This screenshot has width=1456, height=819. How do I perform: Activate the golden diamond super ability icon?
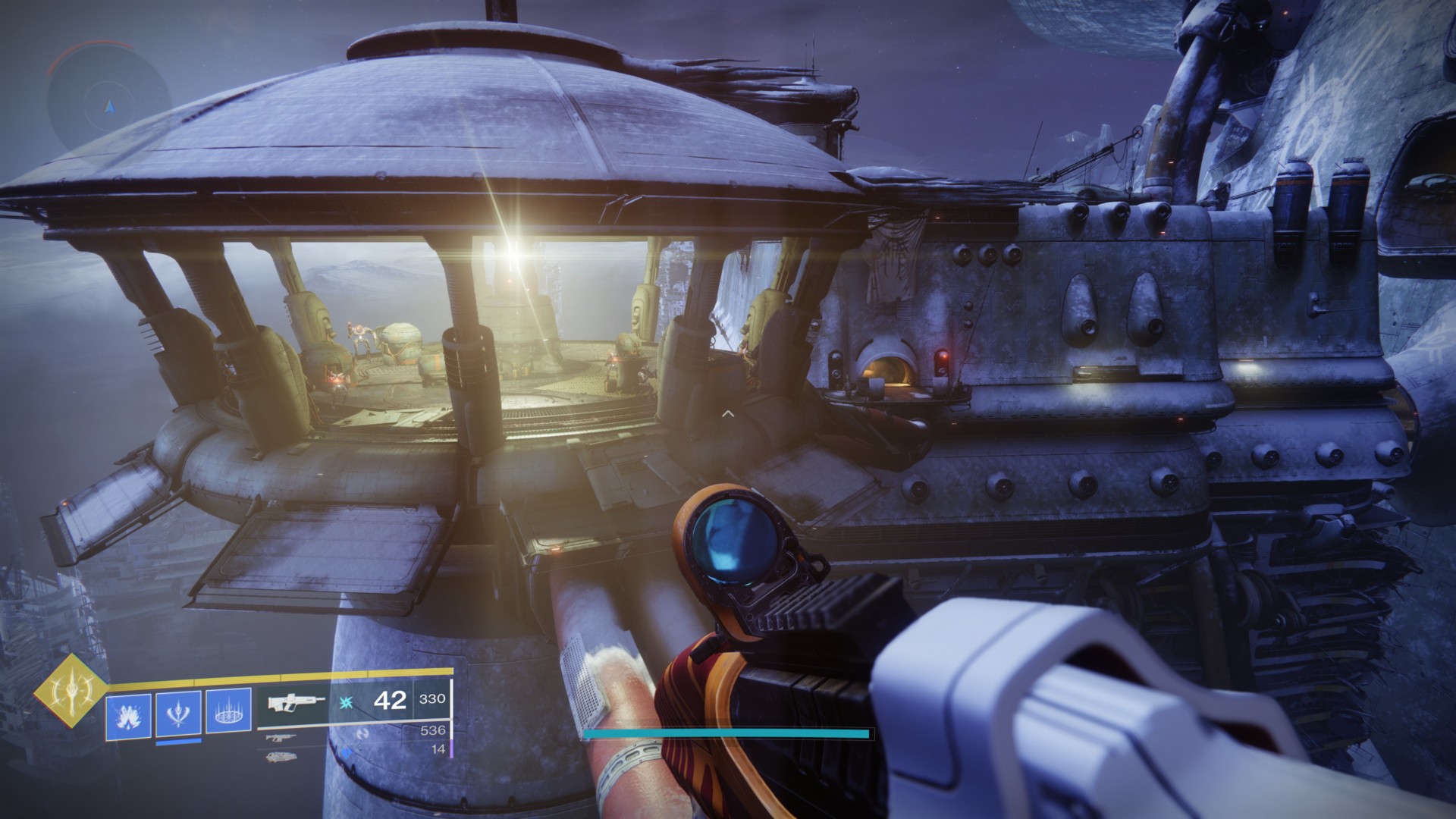click(x=71, y=691)
